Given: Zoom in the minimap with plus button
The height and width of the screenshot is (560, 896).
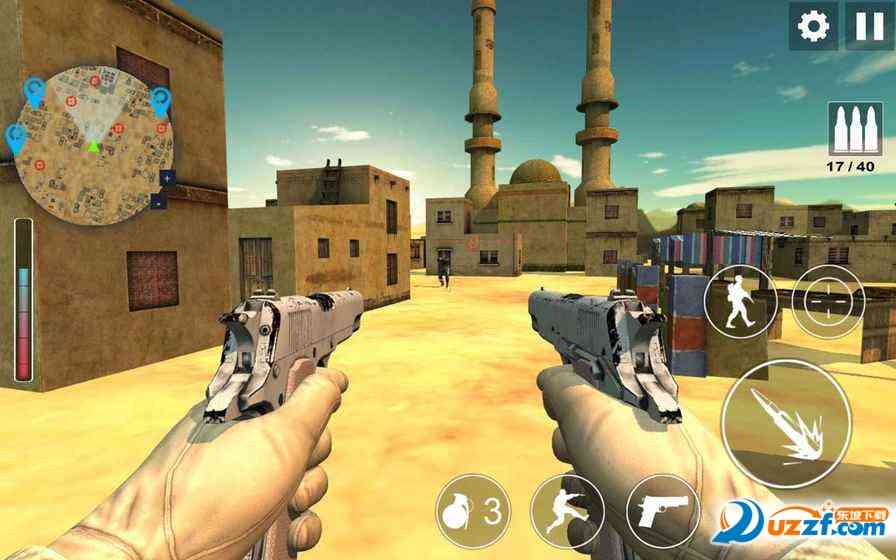Looking at the screenshot, I should coord(166,178).
